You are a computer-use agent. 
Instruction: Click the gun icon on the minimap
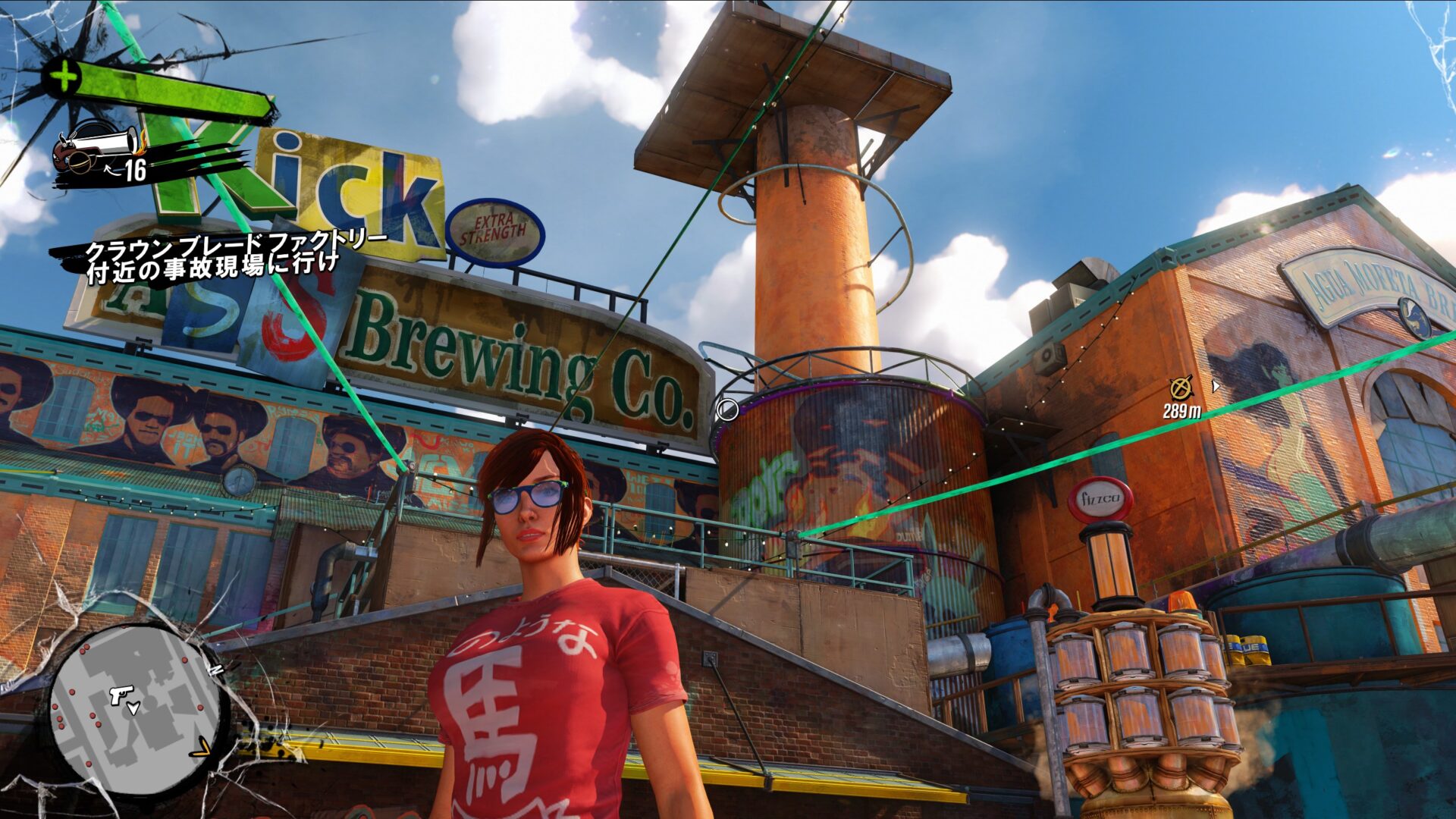click(121, 694)
